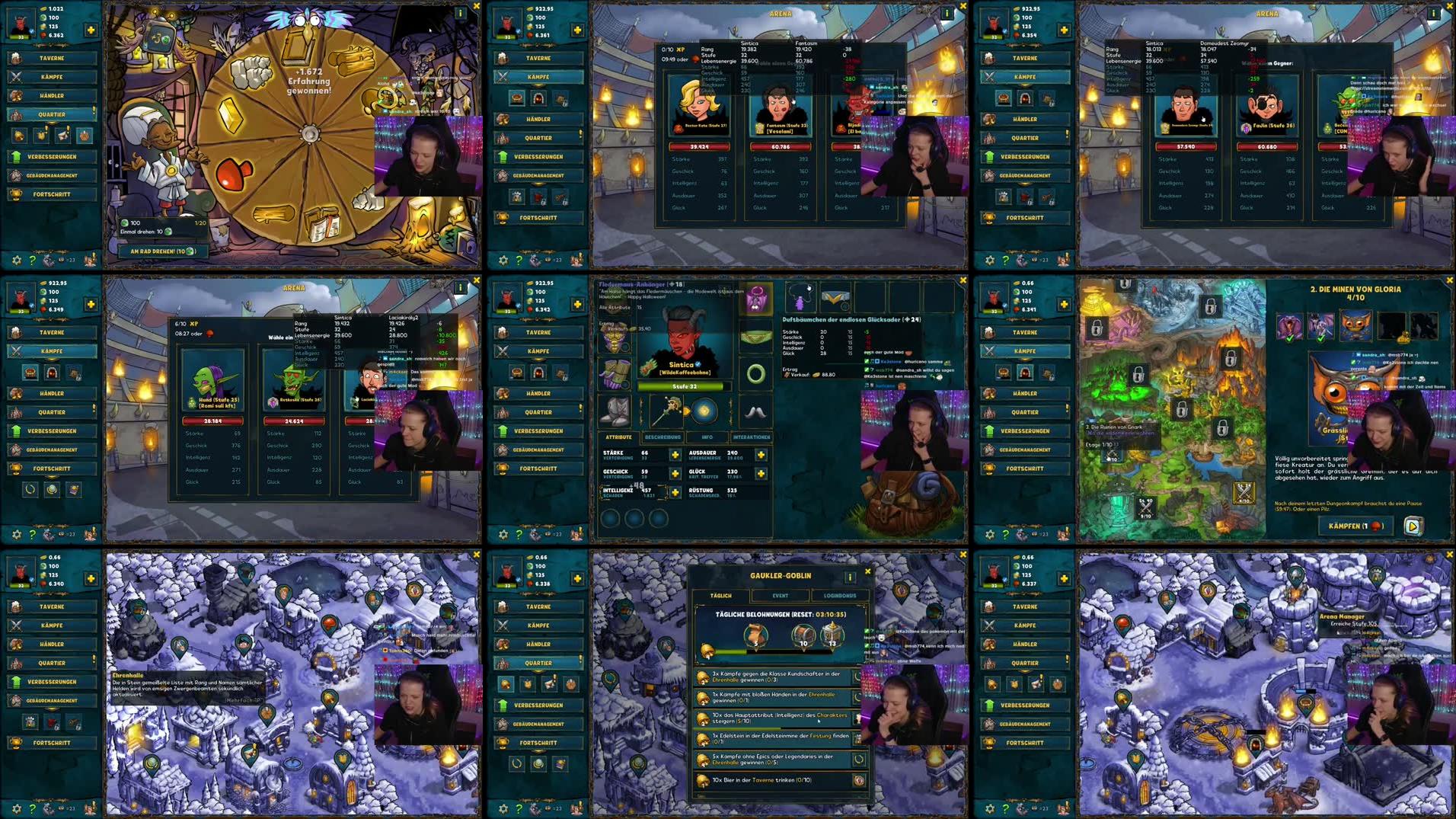The width and height of the screenshot is (1456, 819).
Task: Click the plus icon next to the mushroom counter
Action: coord(90,30)
